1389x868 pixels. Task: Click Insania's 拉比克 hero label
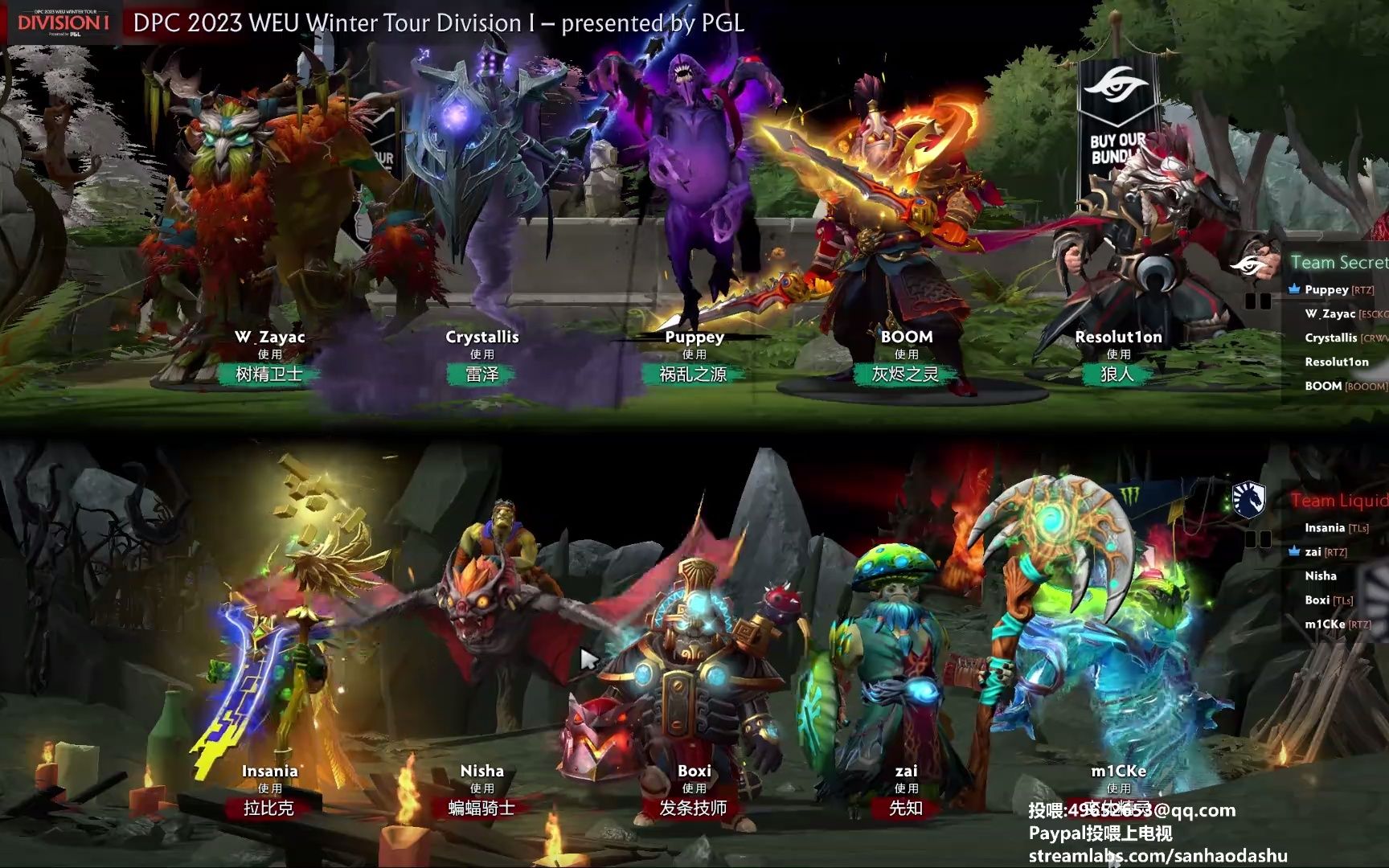(x=268, y=809)
